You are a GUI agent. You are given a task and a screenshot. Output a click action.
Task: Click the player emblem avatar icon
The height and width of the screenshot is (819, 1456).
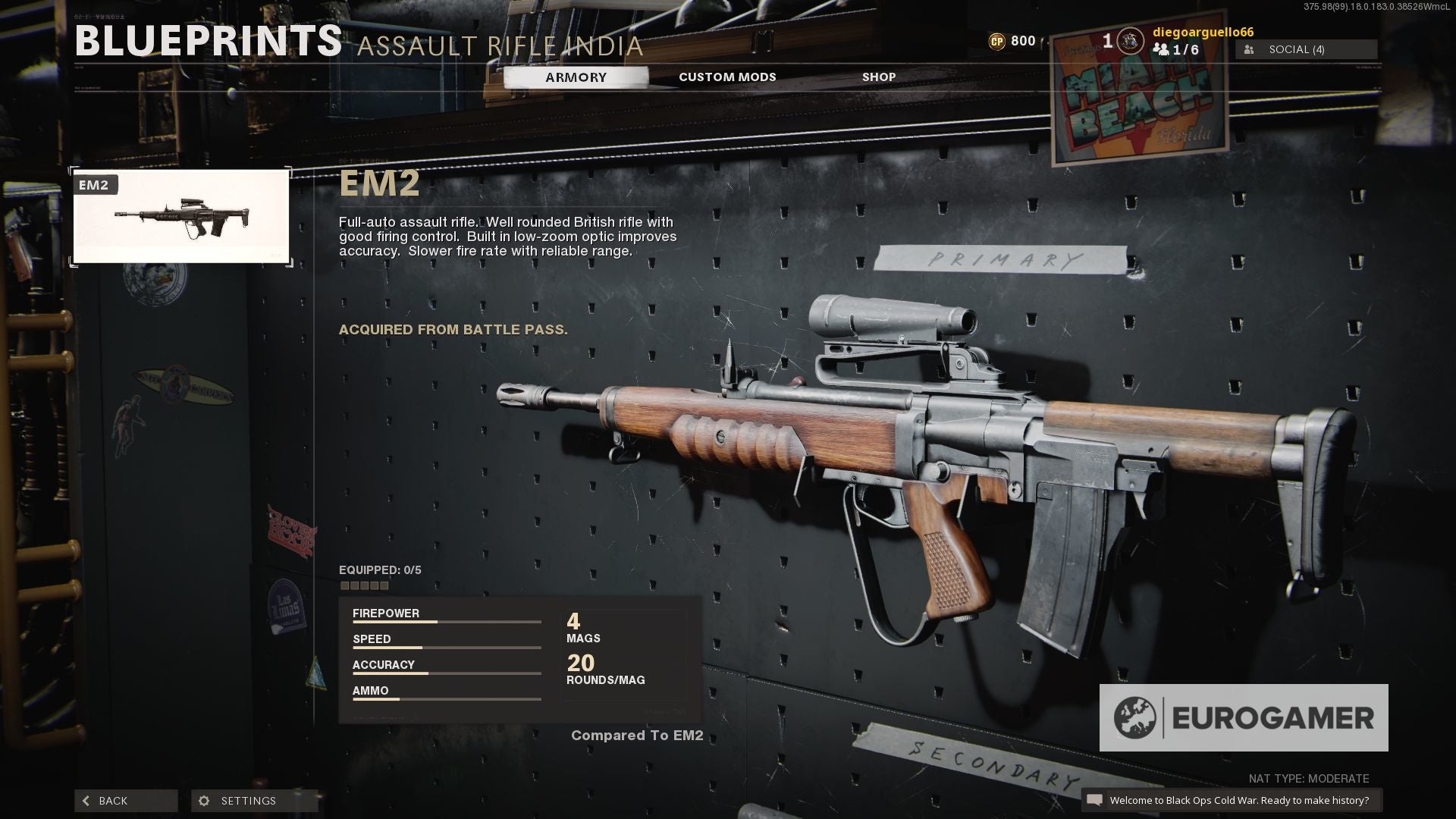(x=1129, y=42)
